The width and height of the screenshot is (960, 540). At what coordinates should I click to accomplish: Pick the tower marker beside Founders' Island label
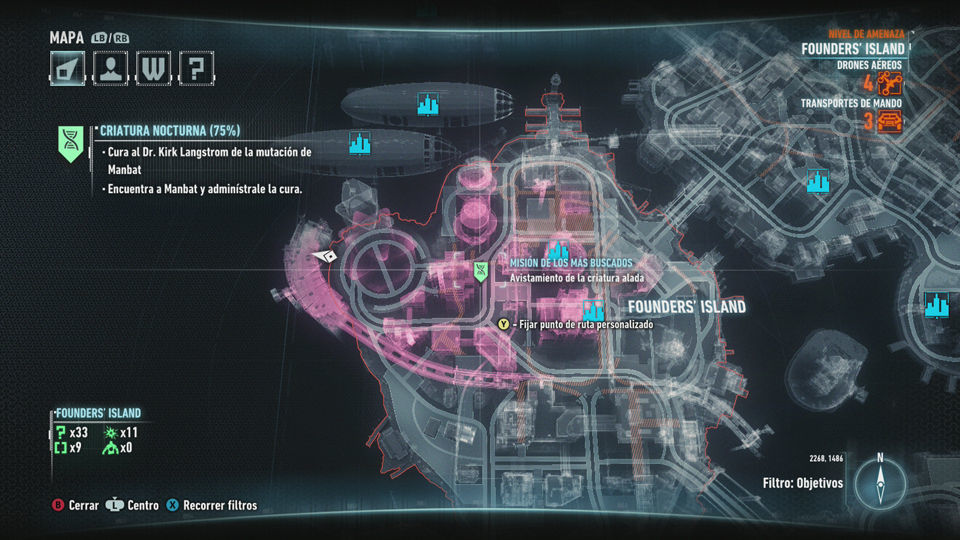[594, 308]
